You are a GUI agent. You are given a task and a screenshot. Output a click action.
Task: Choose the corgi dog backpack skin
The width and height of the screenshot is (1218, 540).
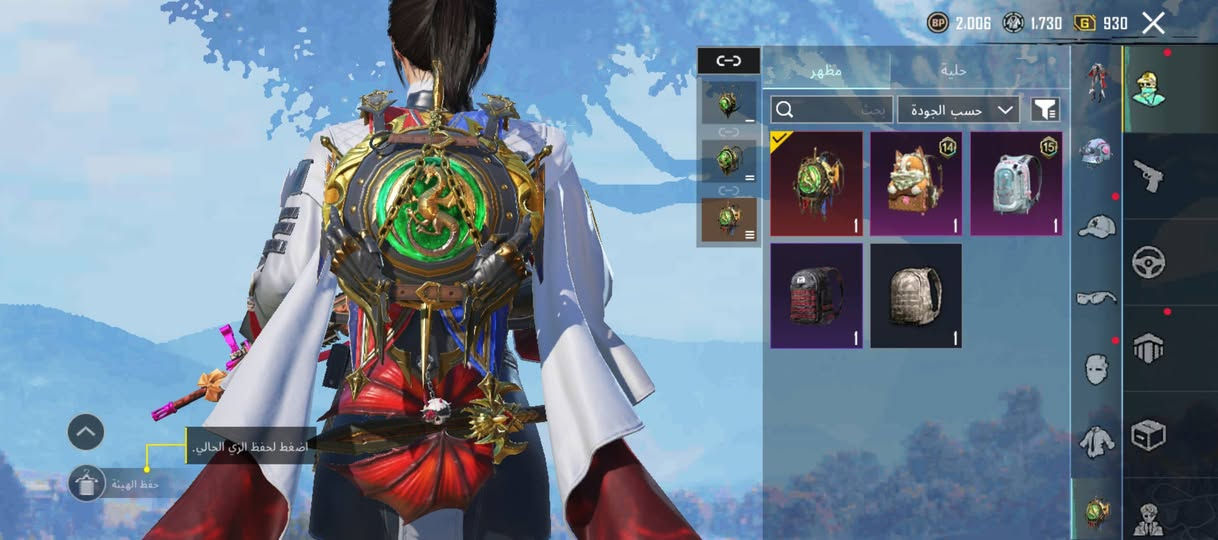coord(916,184)
